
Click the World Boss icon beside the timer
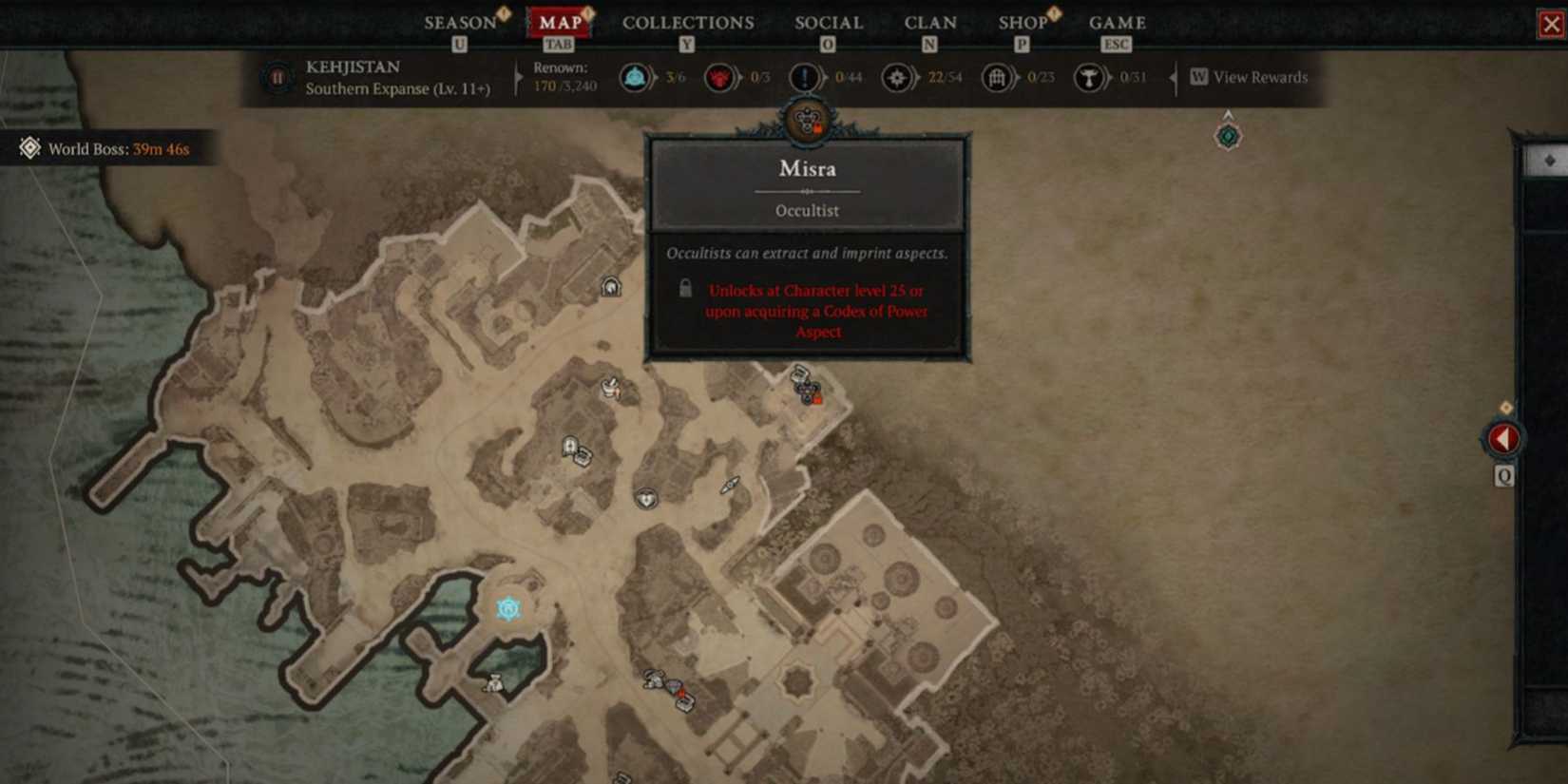29,148
